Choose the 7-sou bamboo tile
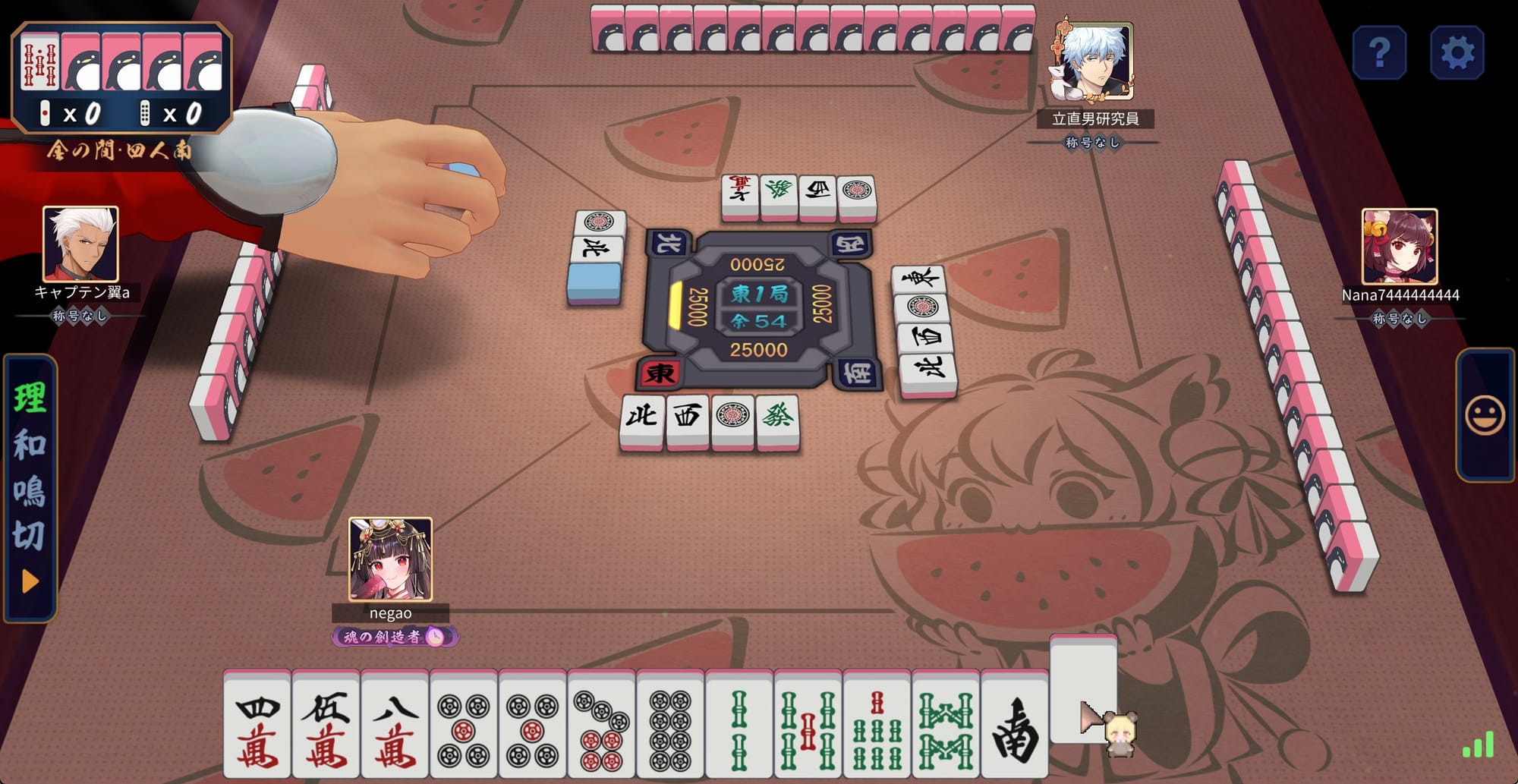1518x784 pixels. point(877,726)
